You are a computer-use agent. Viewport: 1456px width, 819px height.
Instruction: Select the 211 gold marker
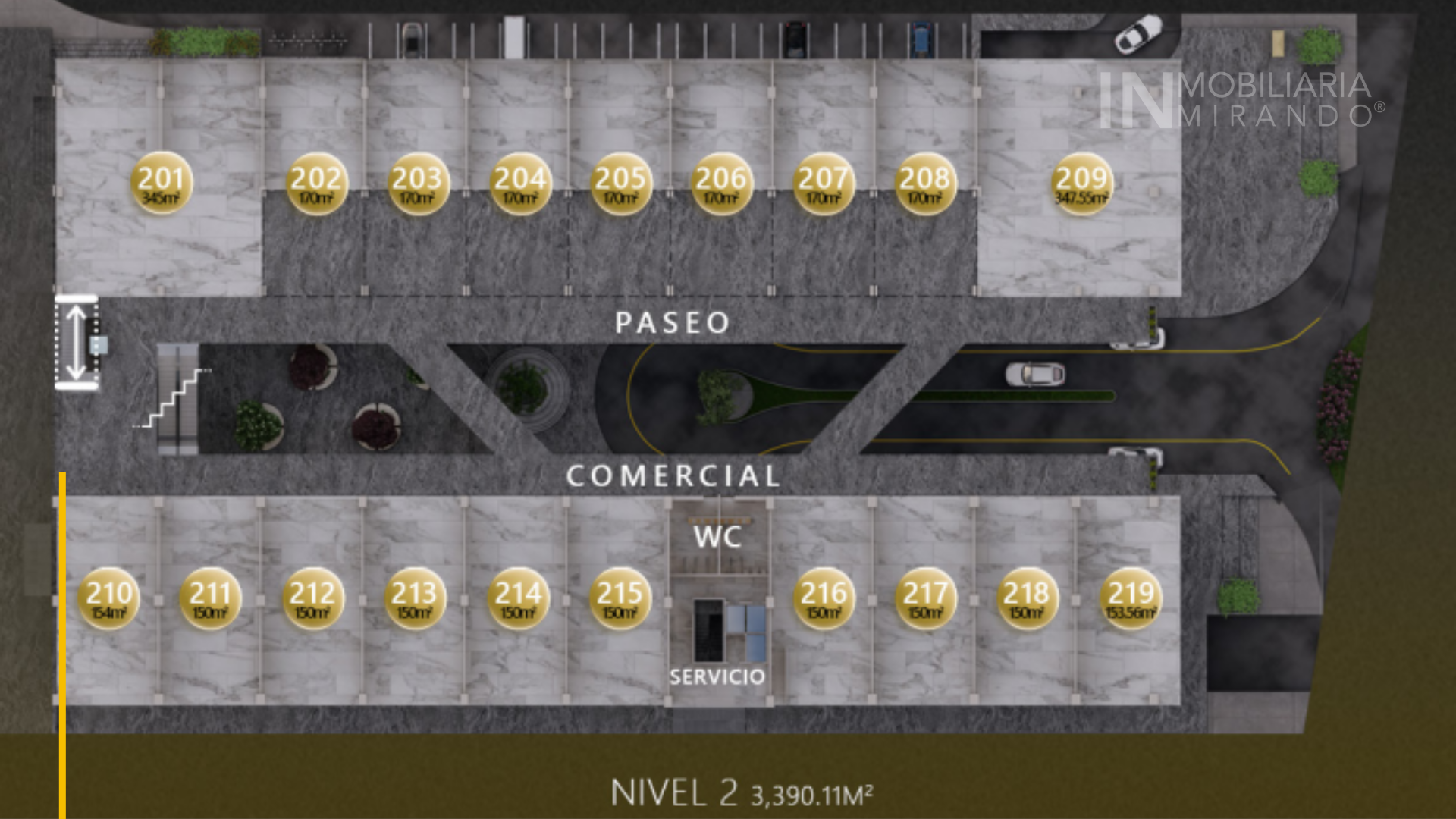point(210,598)
